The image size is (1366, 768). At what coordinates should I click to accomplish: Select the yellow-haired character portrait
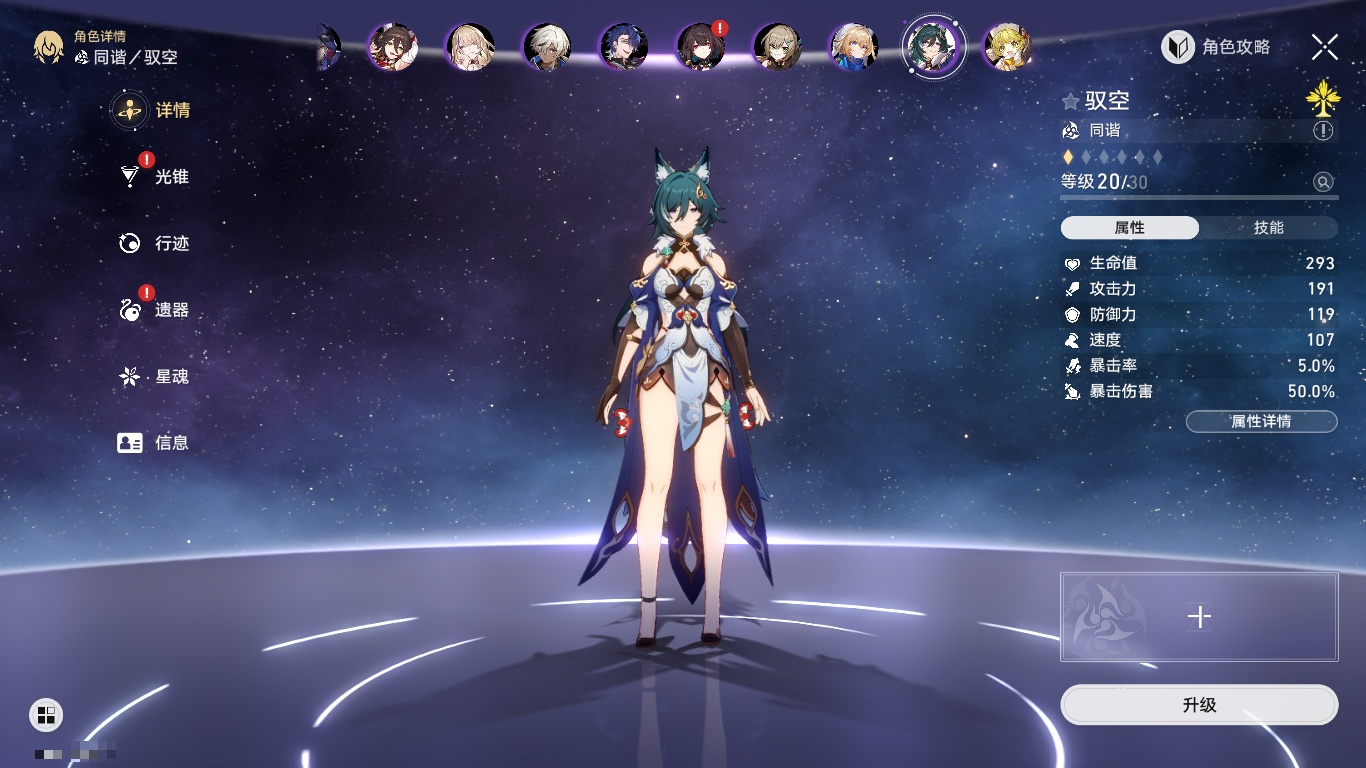click(x=1008, y=47)
